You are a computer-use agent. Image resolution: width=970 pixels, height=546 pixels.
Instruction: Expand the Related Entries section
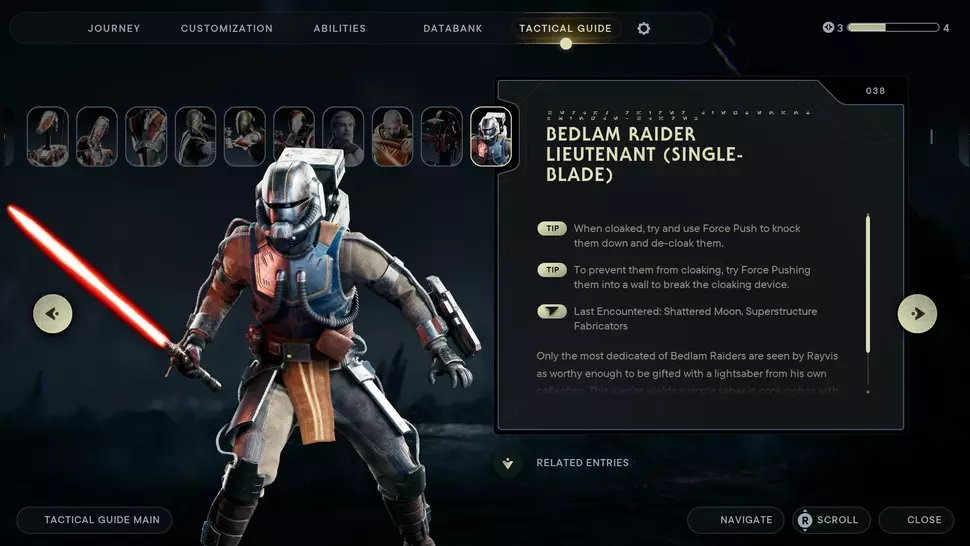tap(508, 463)
